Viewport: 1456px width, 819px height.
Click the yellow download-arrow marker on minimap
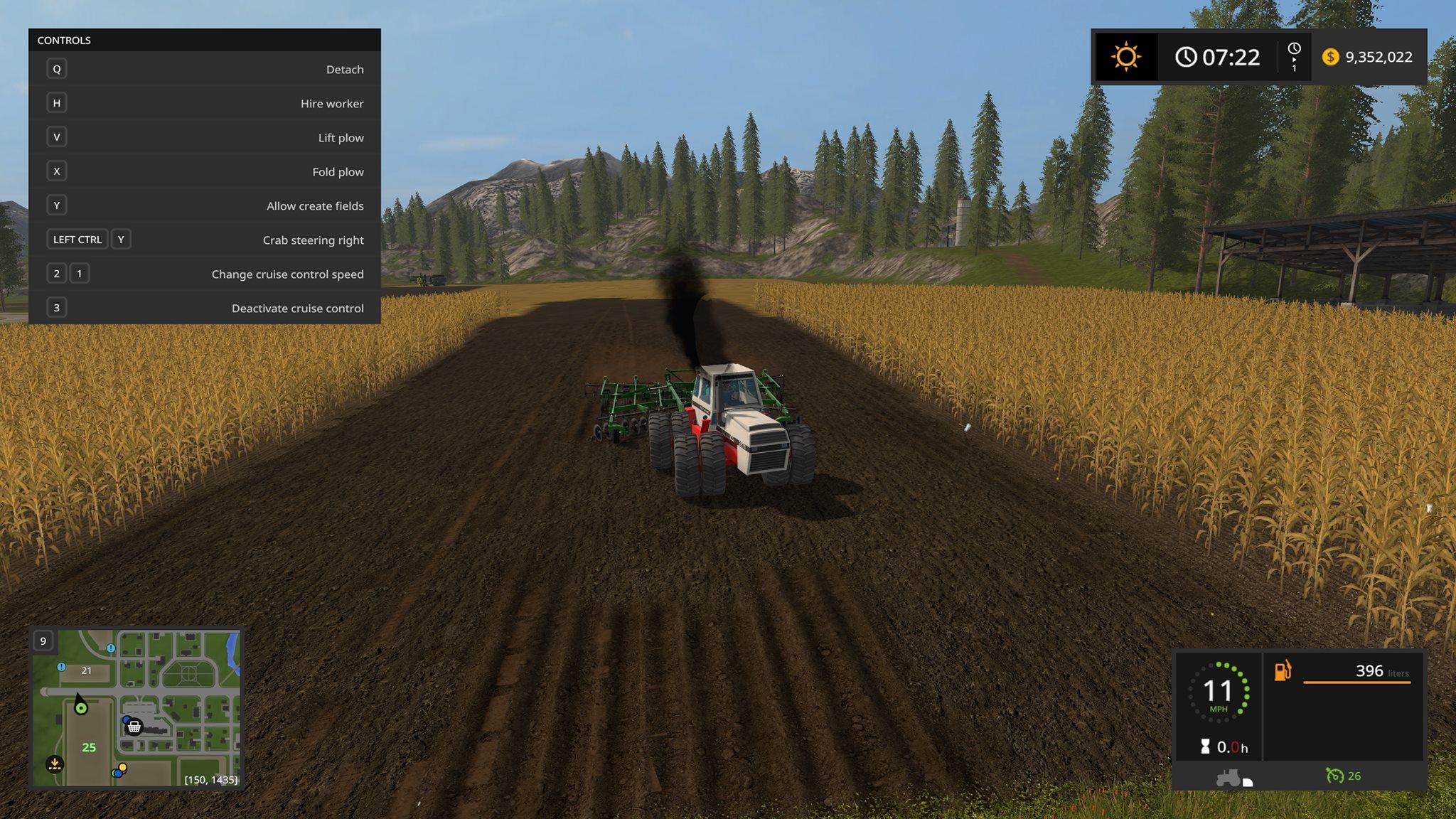[x=55, y=764]
